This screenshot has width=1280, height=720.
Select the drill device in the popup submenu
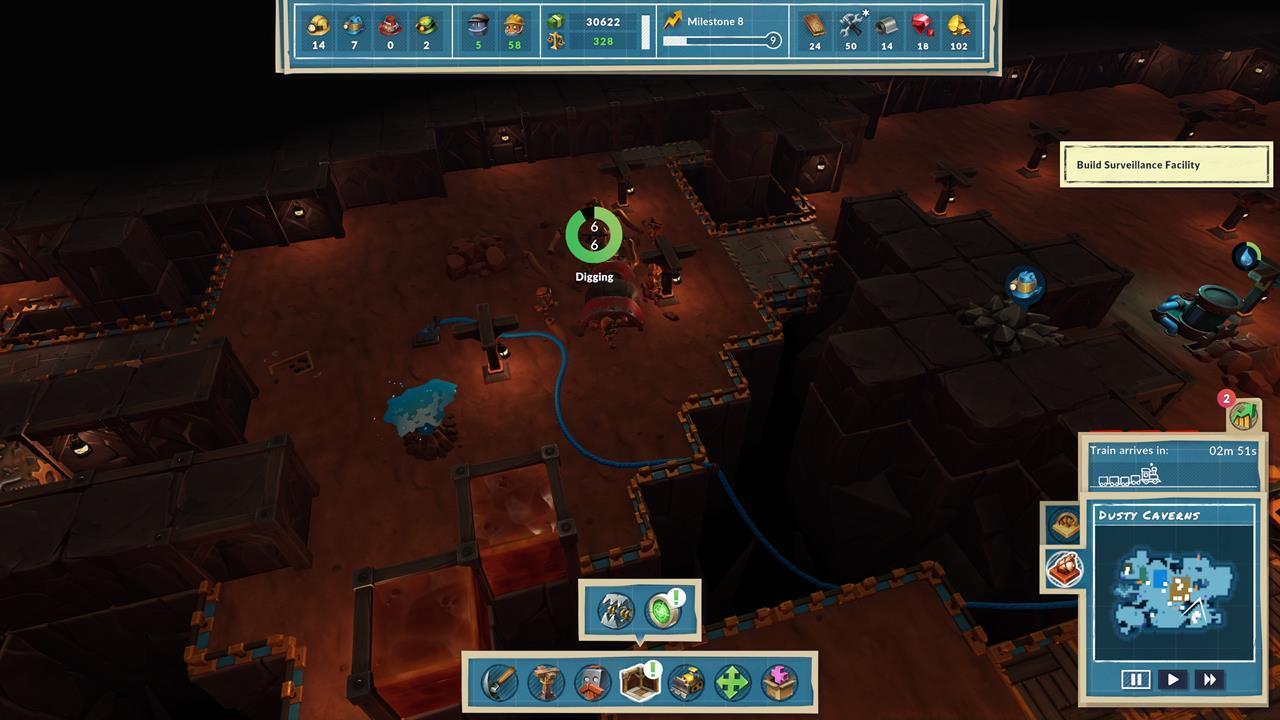click(614, 610)
